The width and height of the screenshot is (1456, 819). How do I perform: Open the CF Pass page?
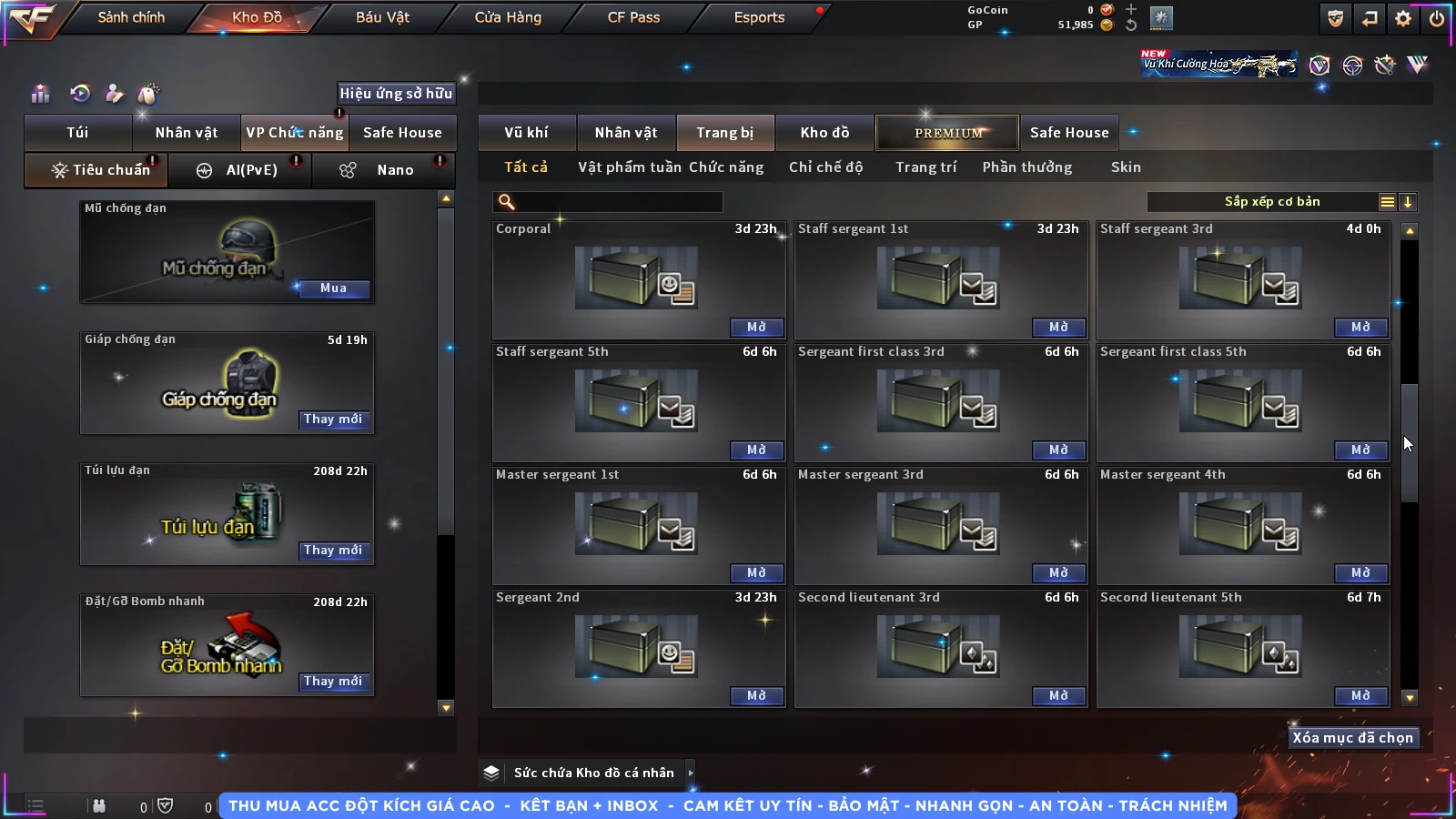[633, 17]
